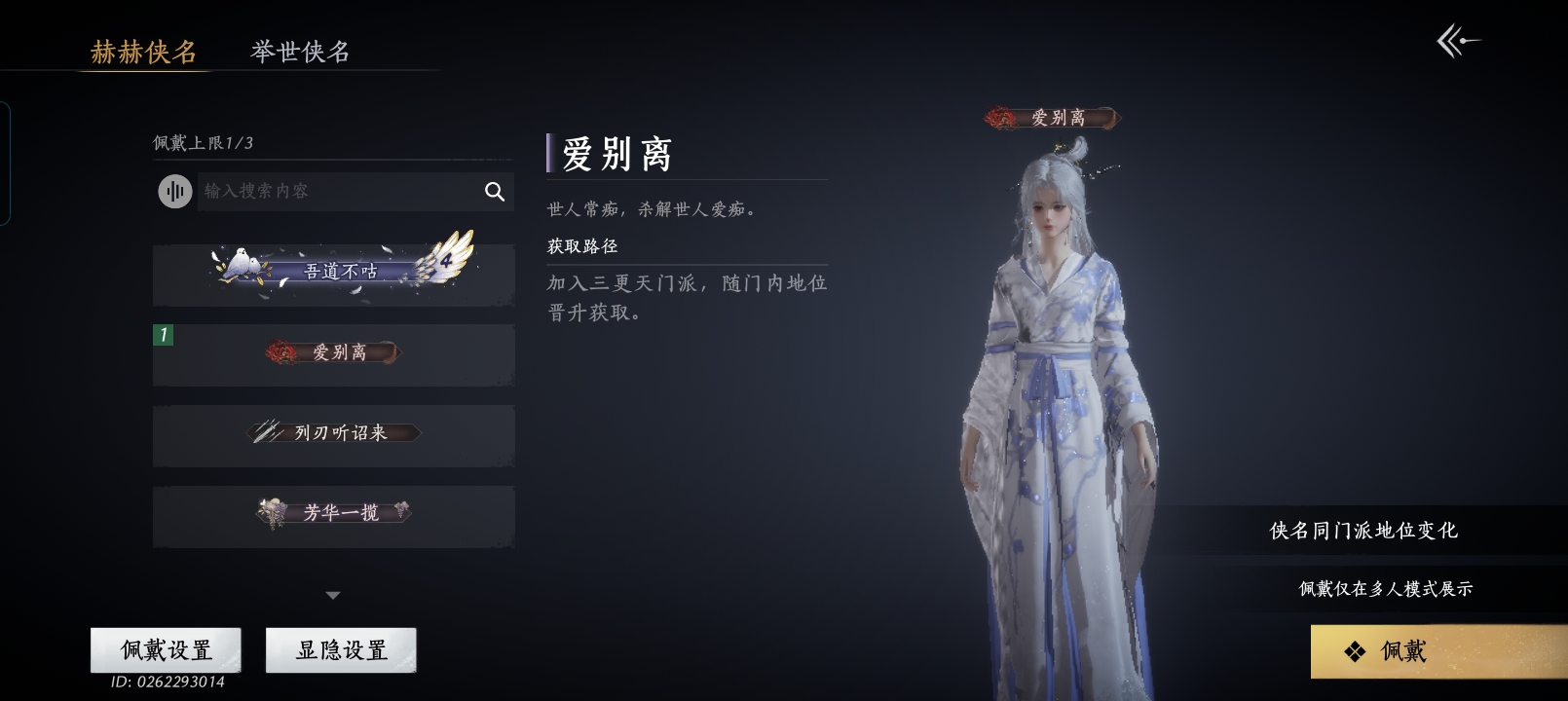Expand the list with the down arrow
Image resolution: width=1568 pixels, height=701 pixels.
(333, 595)
